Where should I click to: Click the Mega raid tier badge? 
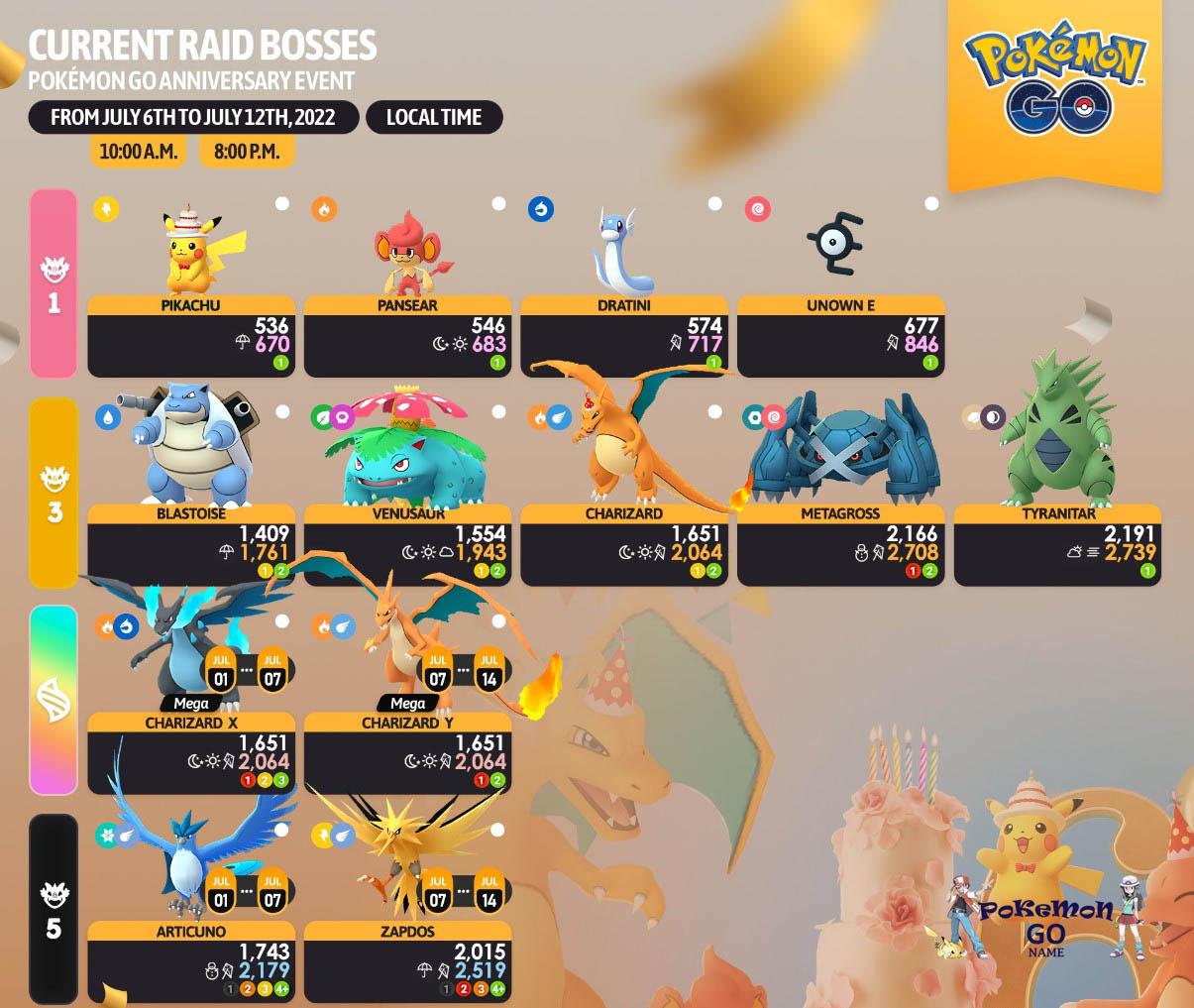click(x=54, y=700)
